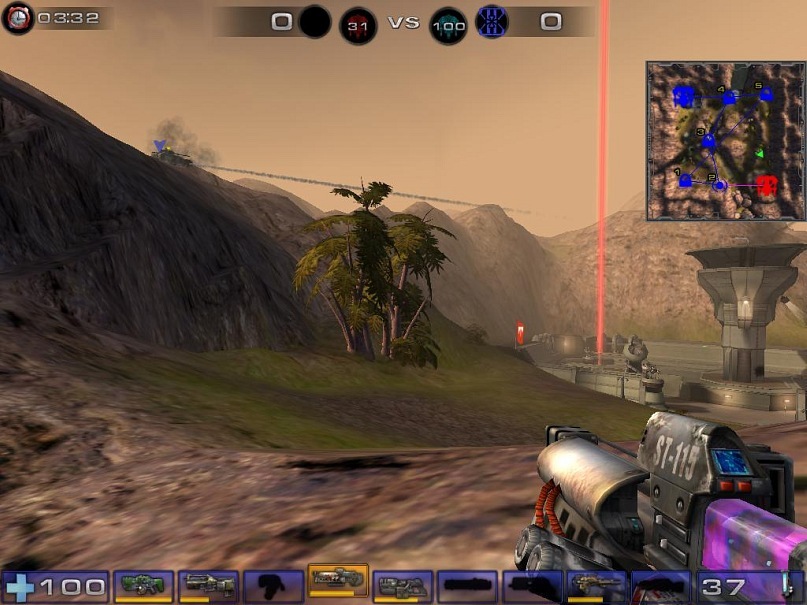This screenshot has width=807, height=605.
Task: Switch to the assault rifle slot
Action: pyautogui.click(x=208, y=586)
